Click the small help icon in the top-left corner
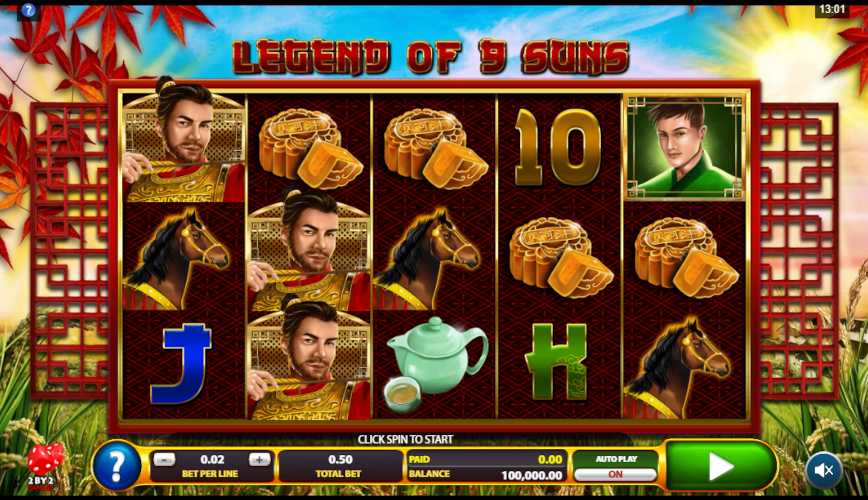 coord(28,11)
